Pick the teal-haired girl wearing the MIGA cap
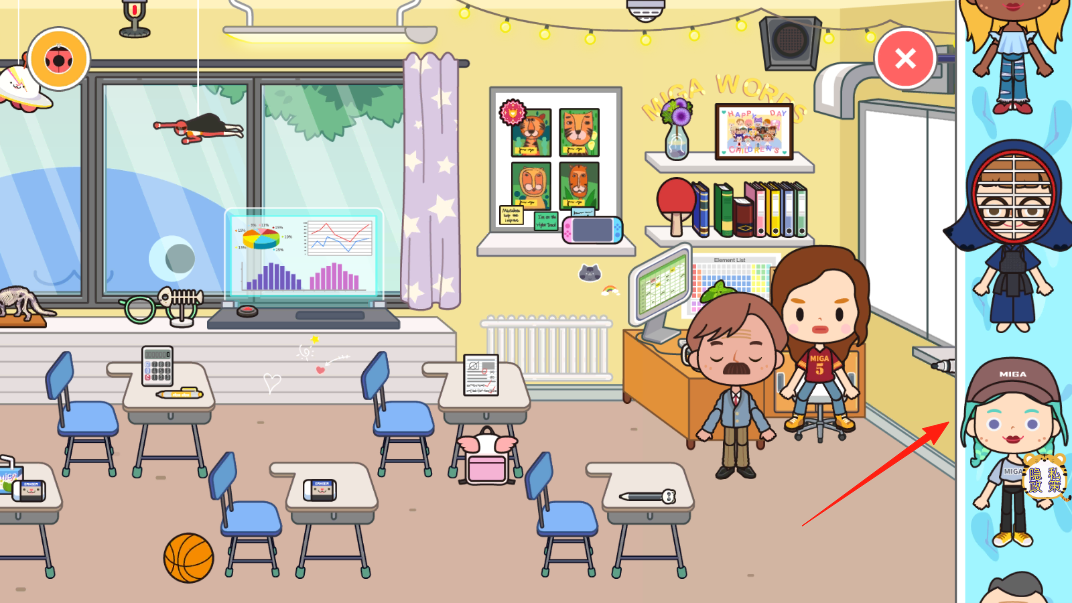 click(1011, 450)
